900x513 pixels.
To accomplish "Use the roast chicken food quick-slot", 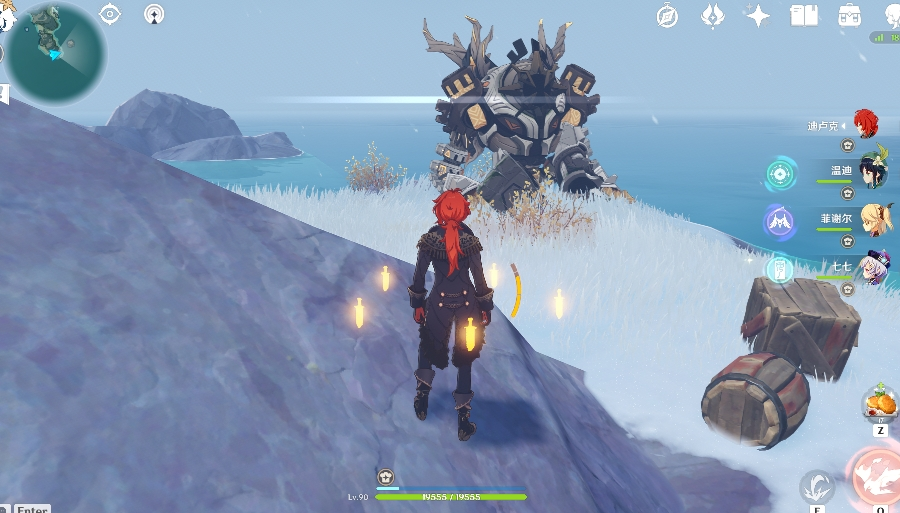I will (x=880, y=404).
